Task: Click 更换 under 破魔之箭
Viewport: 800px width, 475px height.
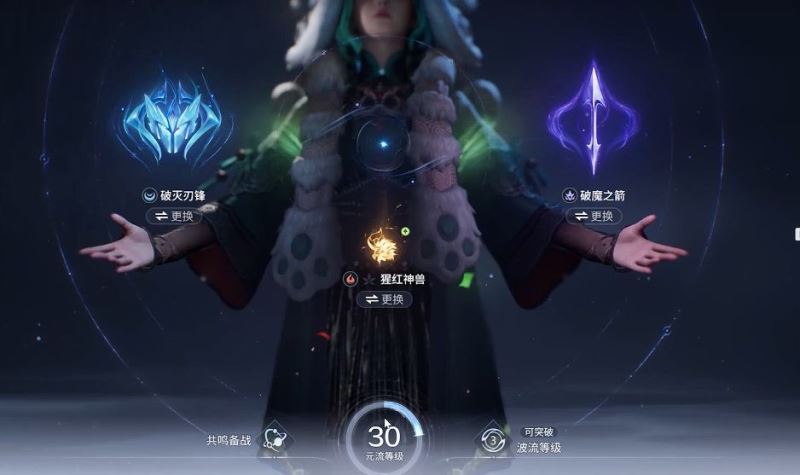Action: 591,216
